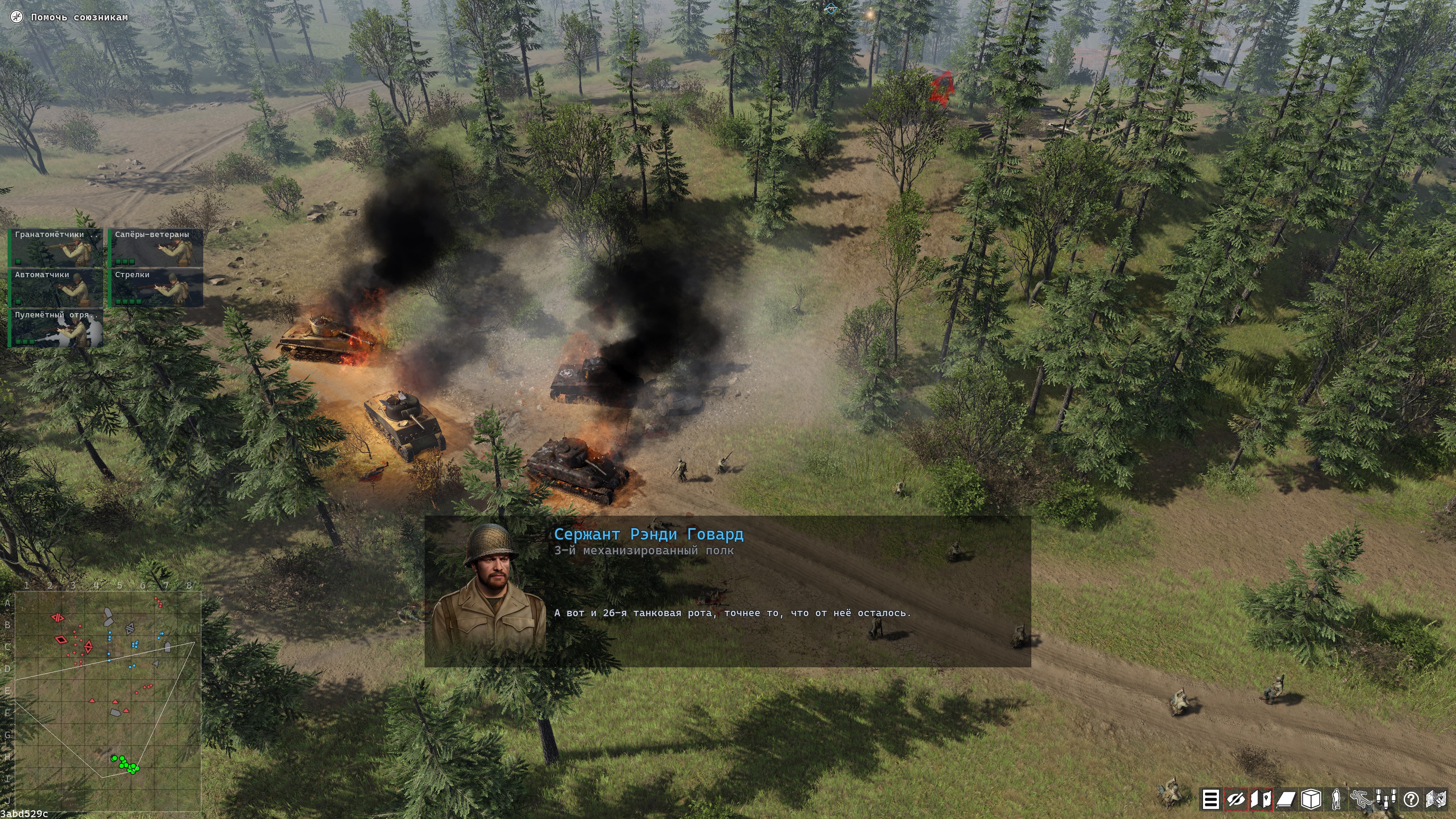
Task: Choose the Автоматчики squad card
Action: pyautogui.click(x=55, y=288)
